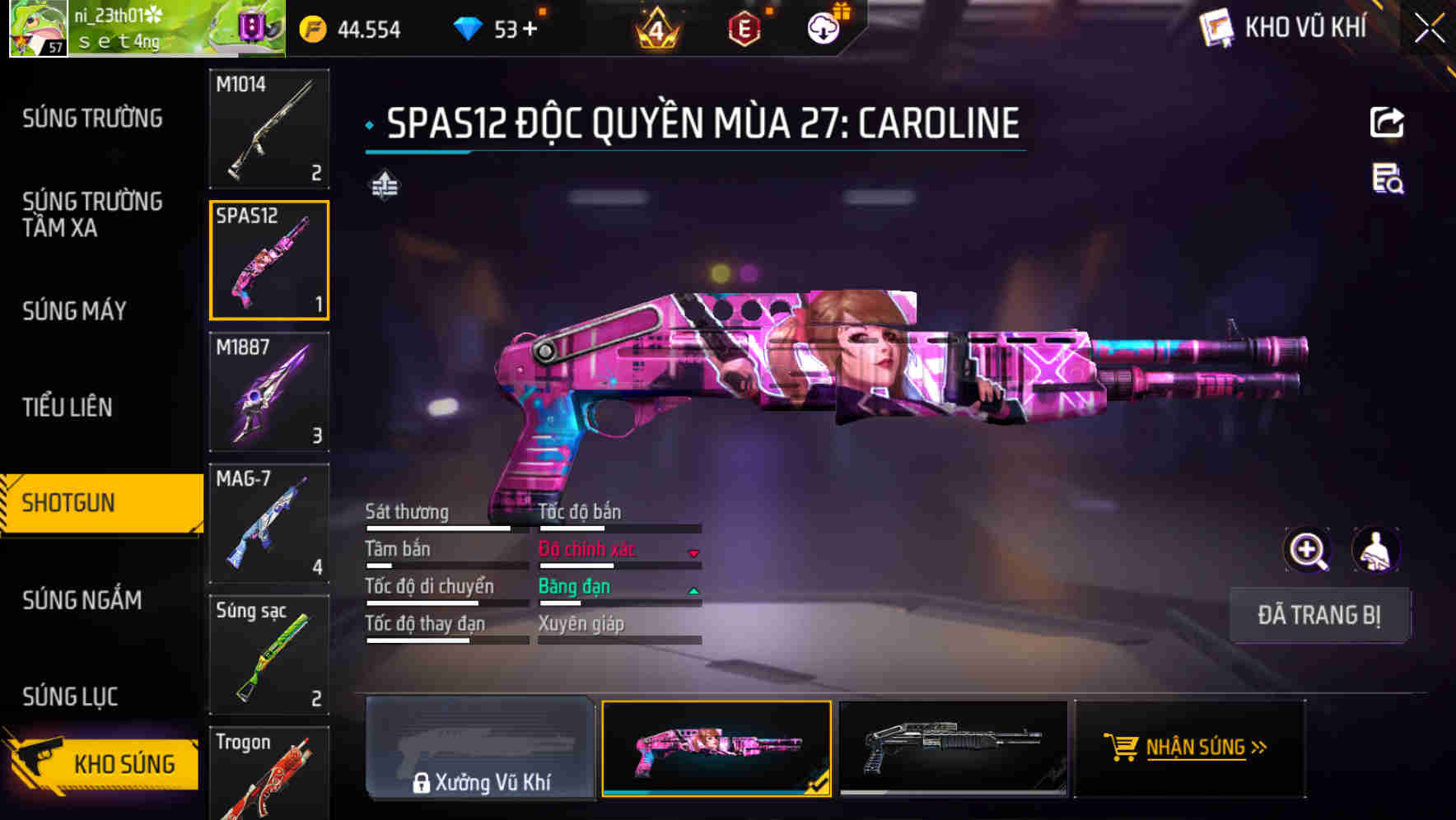Expand the Băng đạn green arrow indicator
Viewport: 1456px width, 820px height.
tap(694, 589)
